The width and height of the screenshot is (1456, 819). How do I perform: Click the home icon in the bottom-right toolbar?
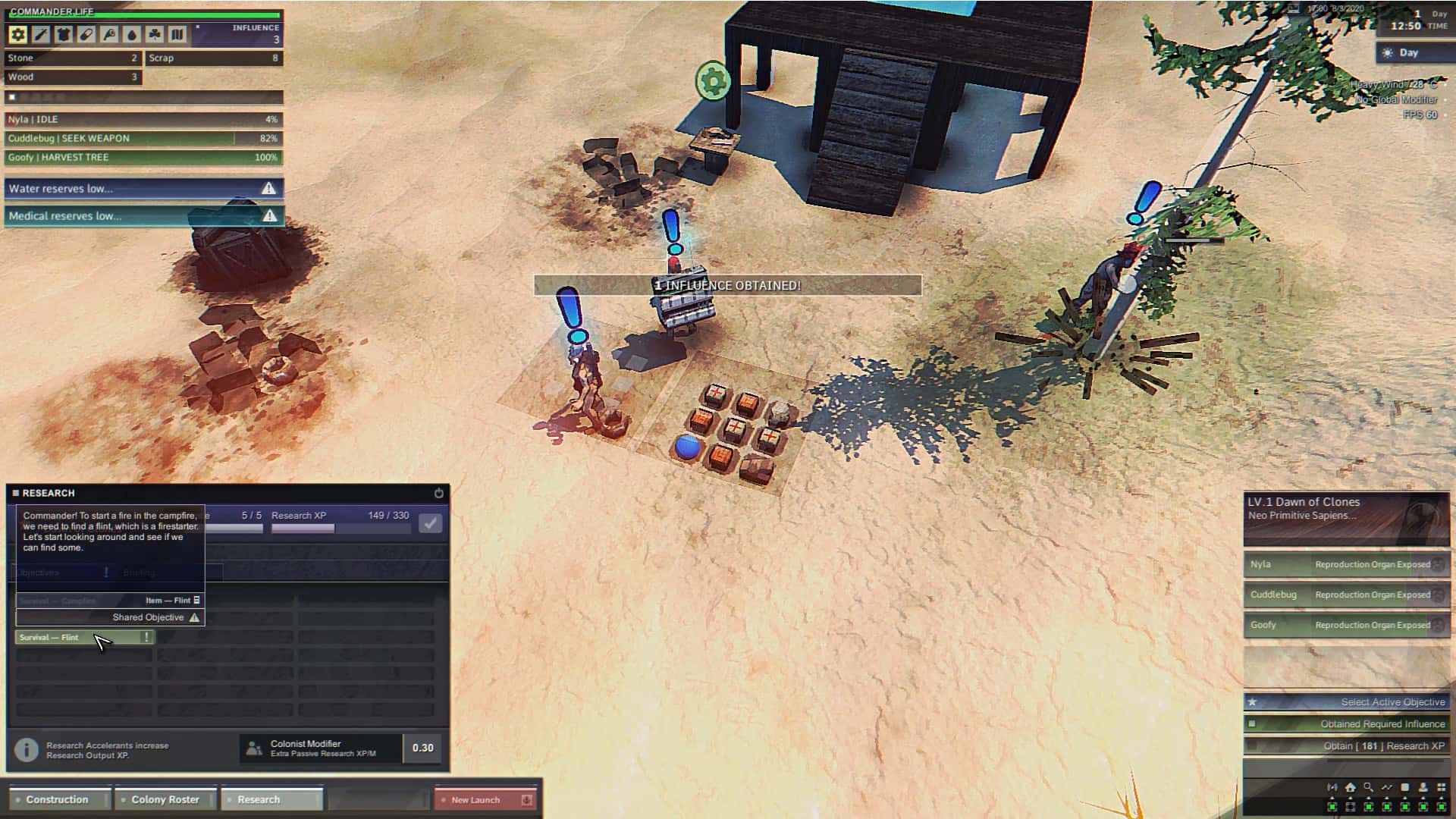click(x=1350, y=788)
